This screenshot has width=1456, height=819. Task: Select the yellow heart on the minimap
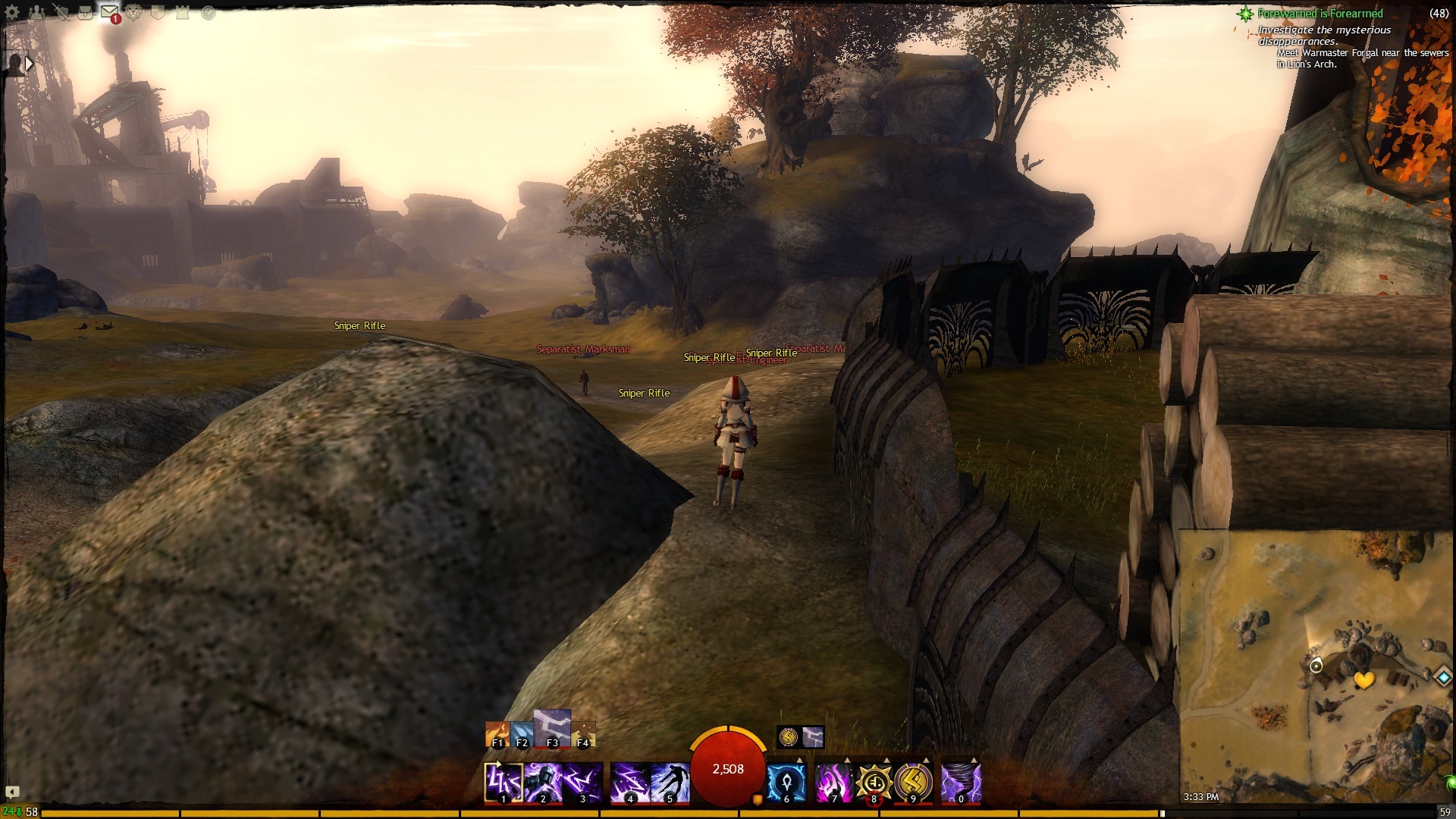[x=1364, y=680]
